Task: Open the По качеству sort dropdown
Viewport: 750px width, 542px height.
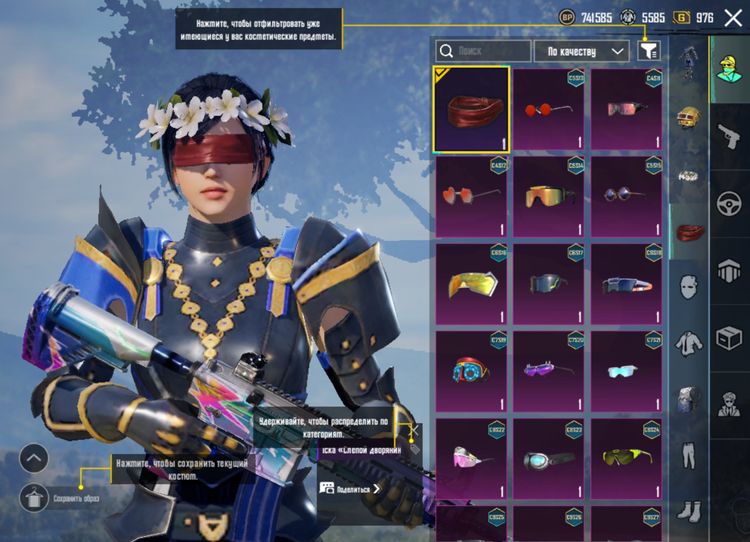Action: click(x=581, y=50)
